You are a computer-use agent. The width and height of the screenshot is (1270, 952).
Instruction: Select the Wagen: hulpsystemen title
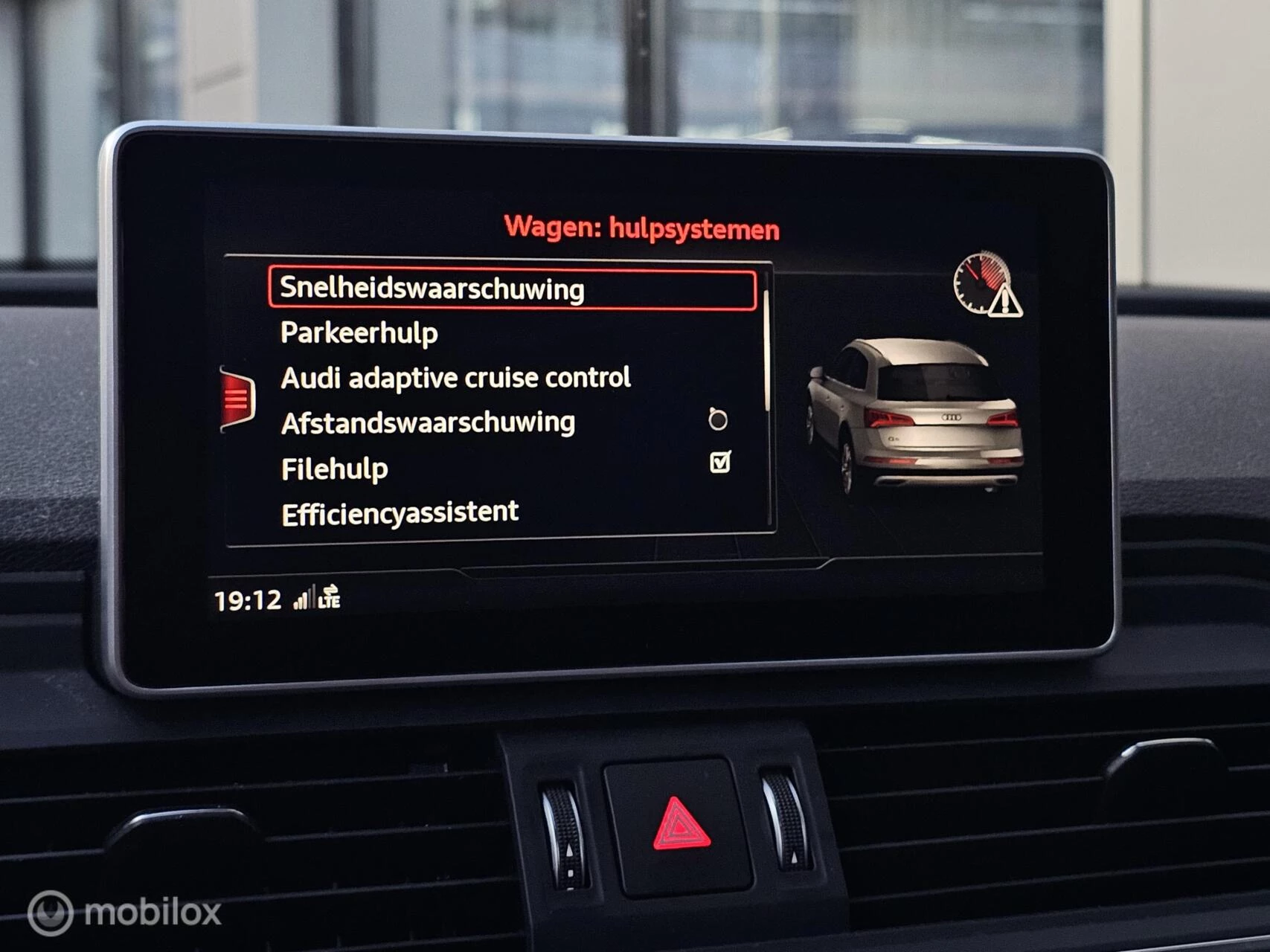(x=642, y=228)
